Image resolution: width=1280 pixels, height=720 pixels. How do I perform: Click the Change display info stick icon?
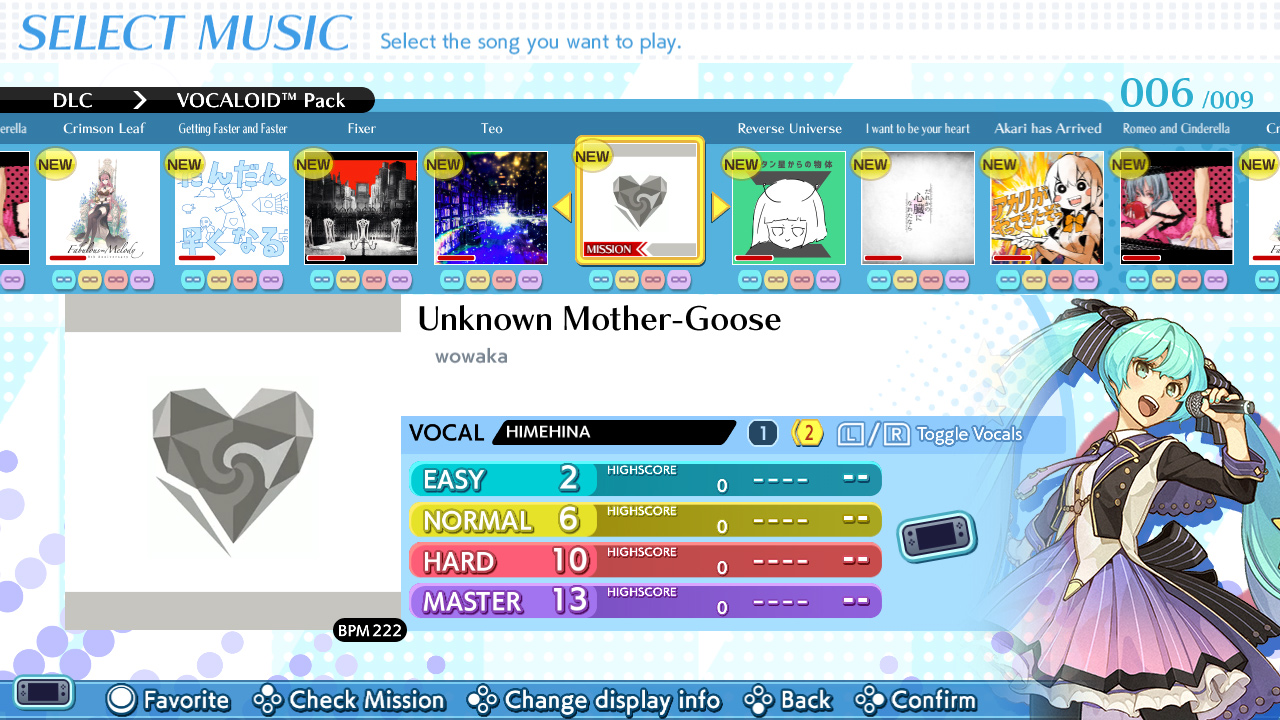pyautogui.click(x=484, y=700)
